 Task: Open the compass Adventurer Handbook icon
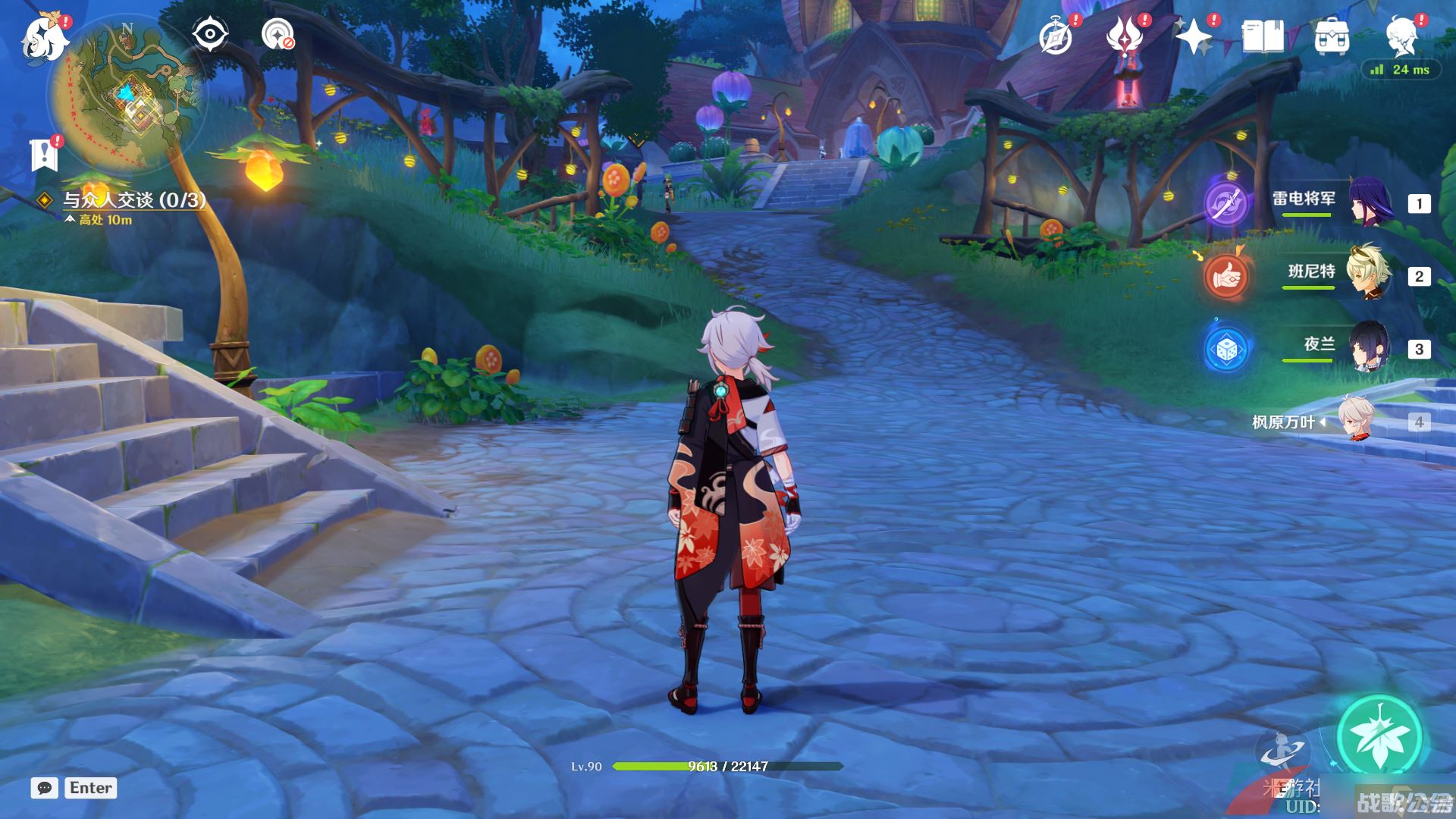(x=1056, y=36)
